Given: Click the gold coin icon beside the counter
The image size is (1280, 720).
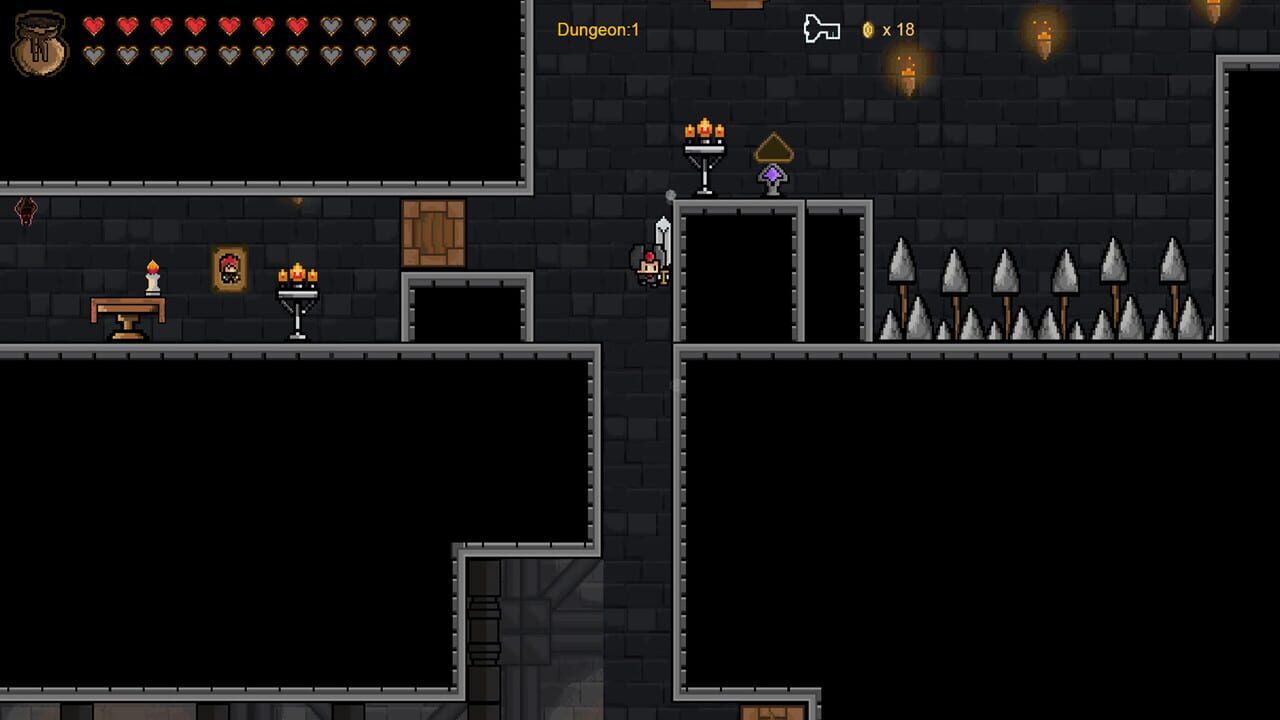Looking at the screenshot, I should click(x=869, y=29).
